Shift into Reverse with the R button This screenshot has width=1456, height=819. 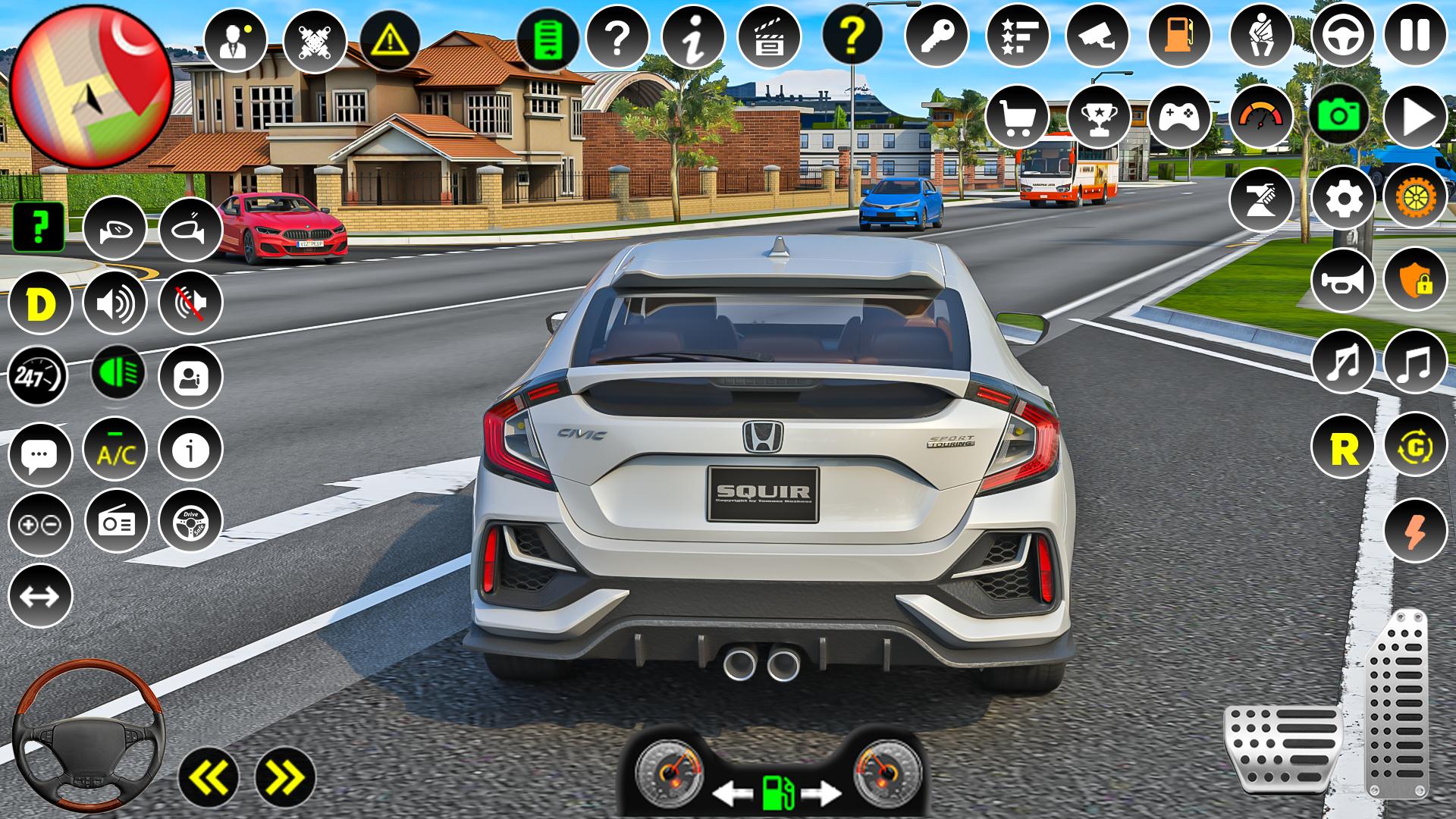pos(1343,448)
